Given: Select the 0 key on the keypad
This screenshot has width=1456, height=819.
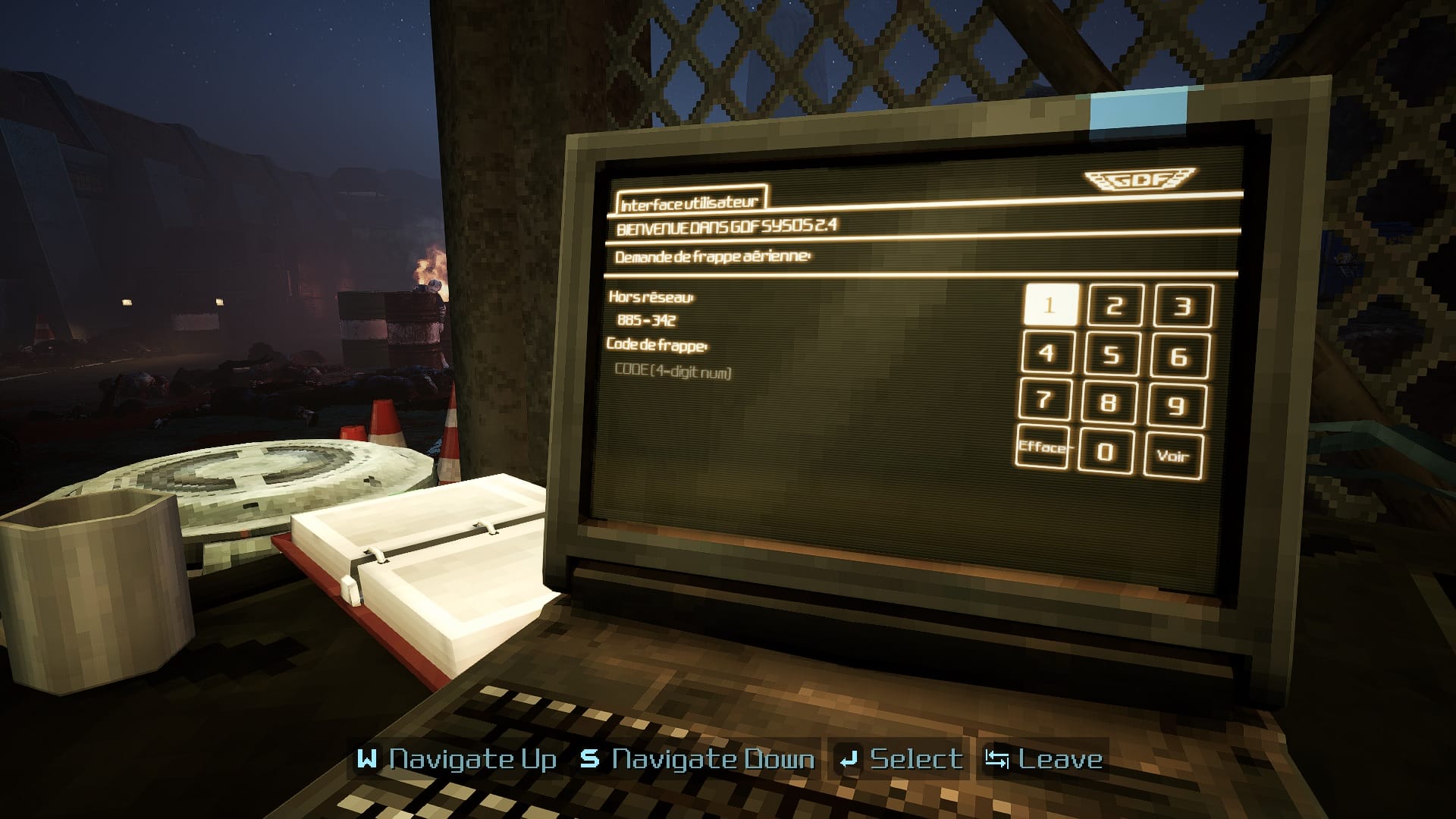Looking at the screenshot, I should [1106, 452].
